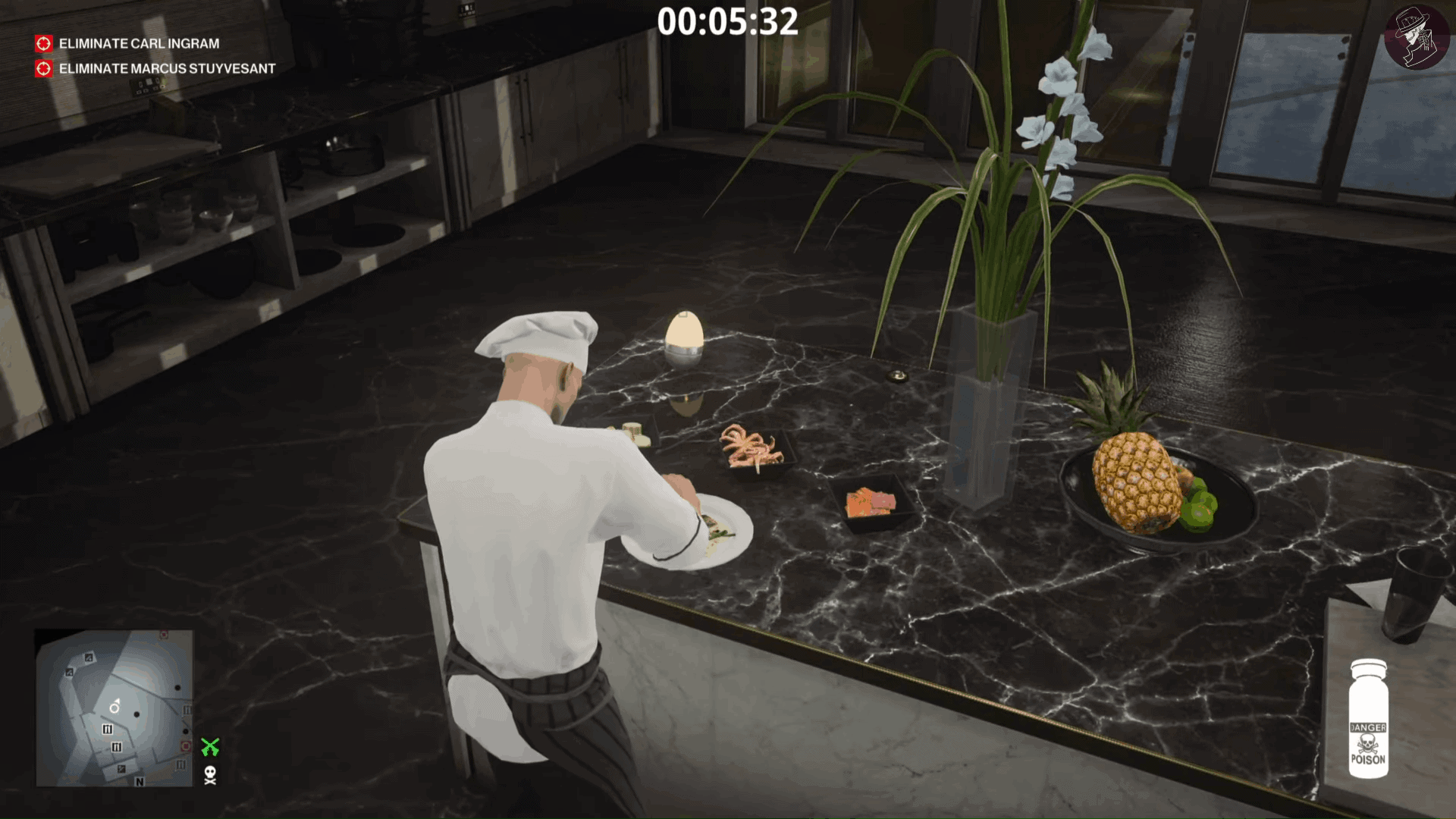Select the white skull status icon
This screenshot has height=819, width=1456.
[x=210, y=776]
